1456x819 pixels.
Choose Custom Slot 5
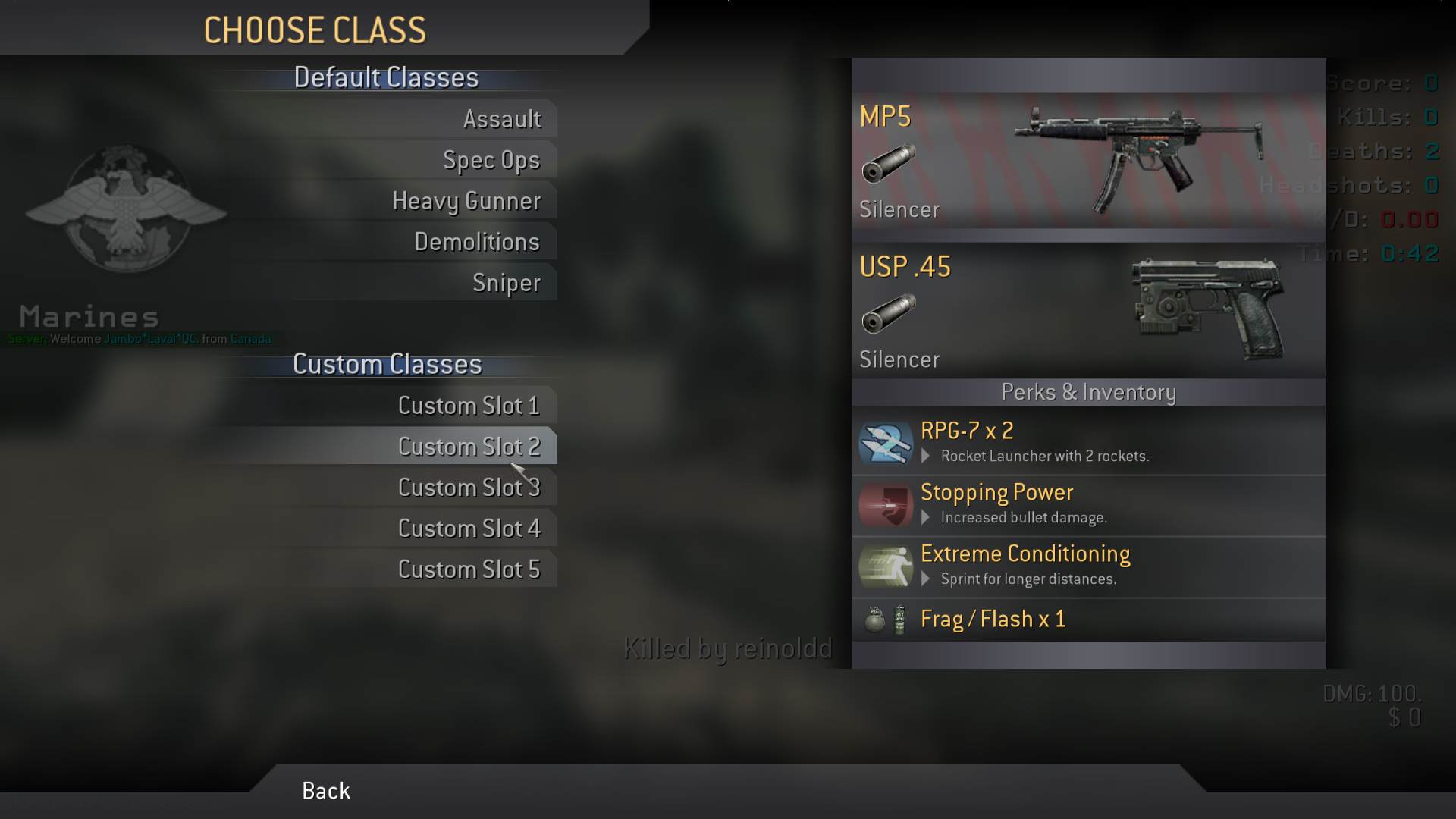(x=469, y=570)
